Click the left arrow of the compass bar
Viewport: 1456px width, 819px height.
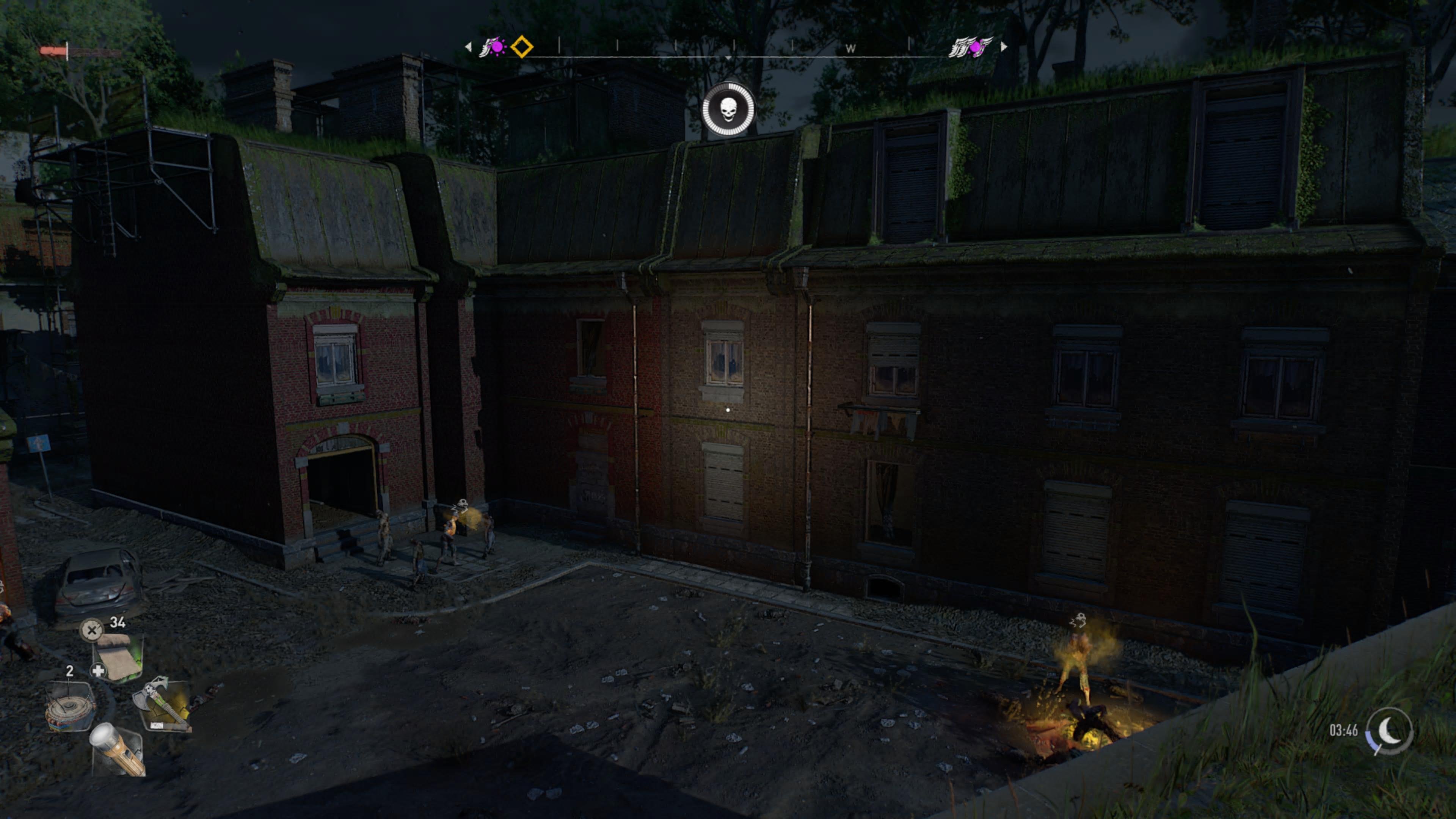[x=468, y=47]
